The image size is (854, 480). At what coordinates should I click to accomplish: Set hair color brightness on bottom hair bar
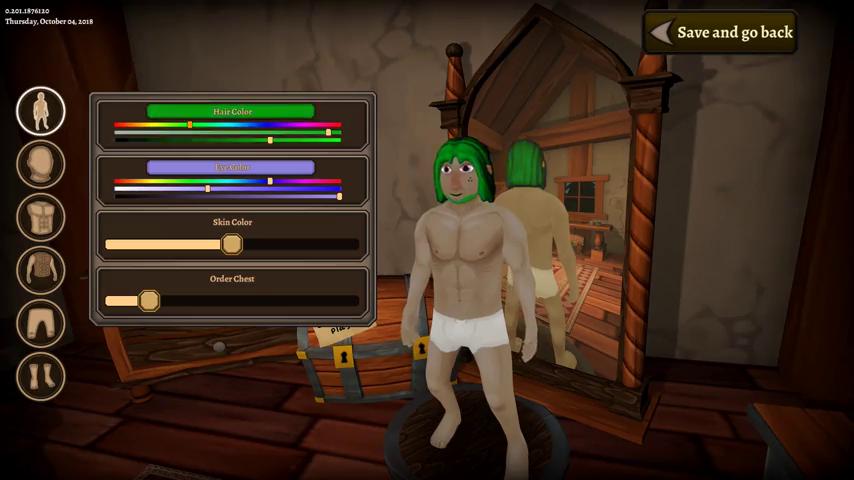(228, 140)
